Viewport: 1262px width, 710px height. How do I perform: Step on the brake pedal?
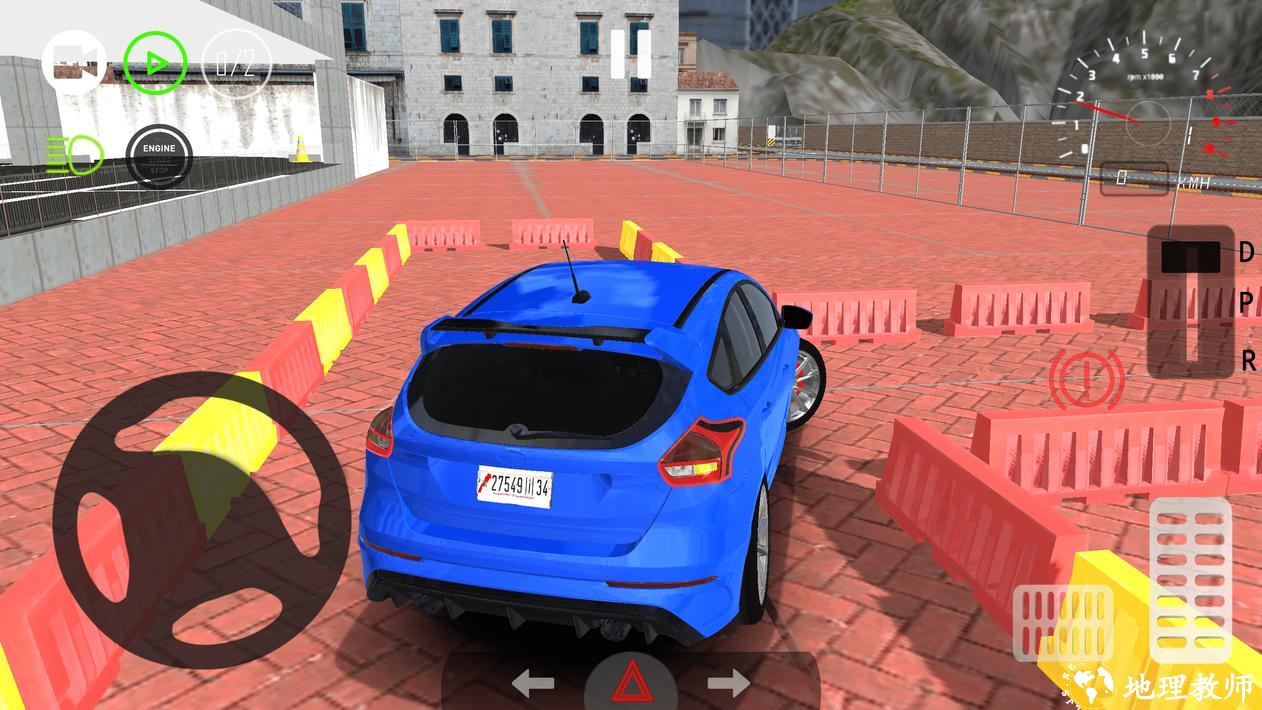(1063, 622)
